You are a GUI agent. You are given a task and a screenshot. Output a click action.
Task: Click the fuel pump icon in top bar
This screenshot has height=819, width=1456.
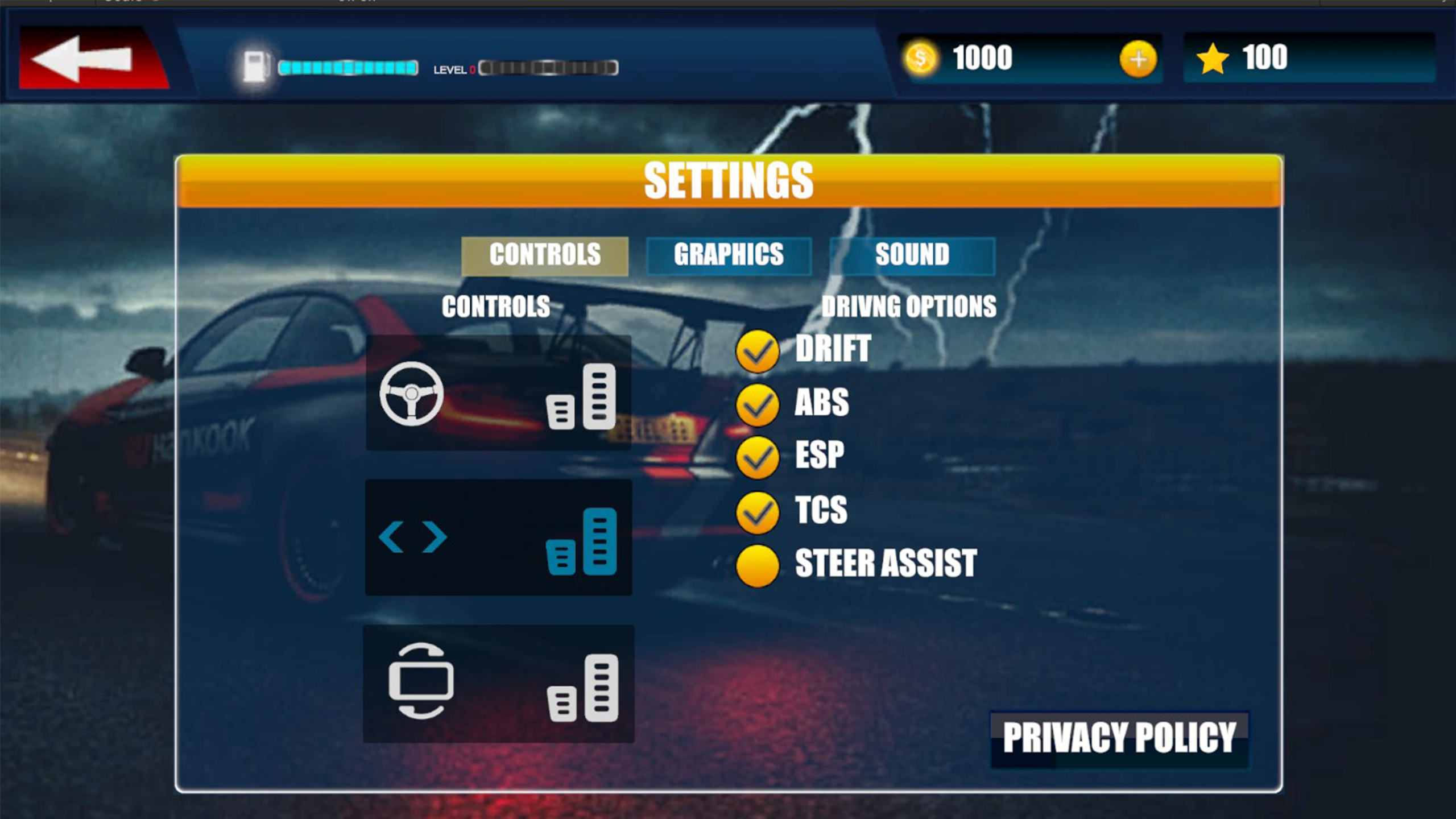click(x=257, y=65)
